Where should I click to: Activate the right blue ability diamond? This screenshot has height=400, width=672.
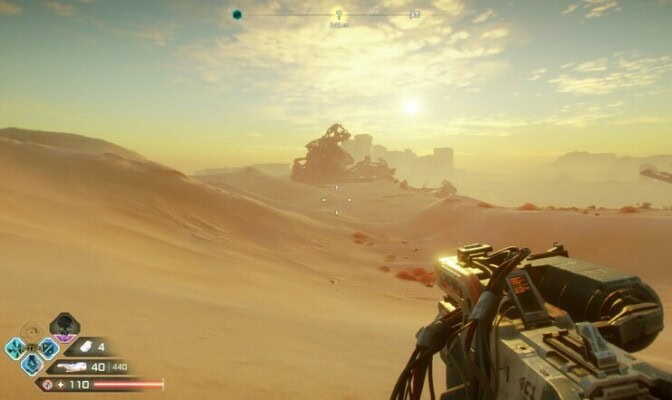tap(48, 348)
